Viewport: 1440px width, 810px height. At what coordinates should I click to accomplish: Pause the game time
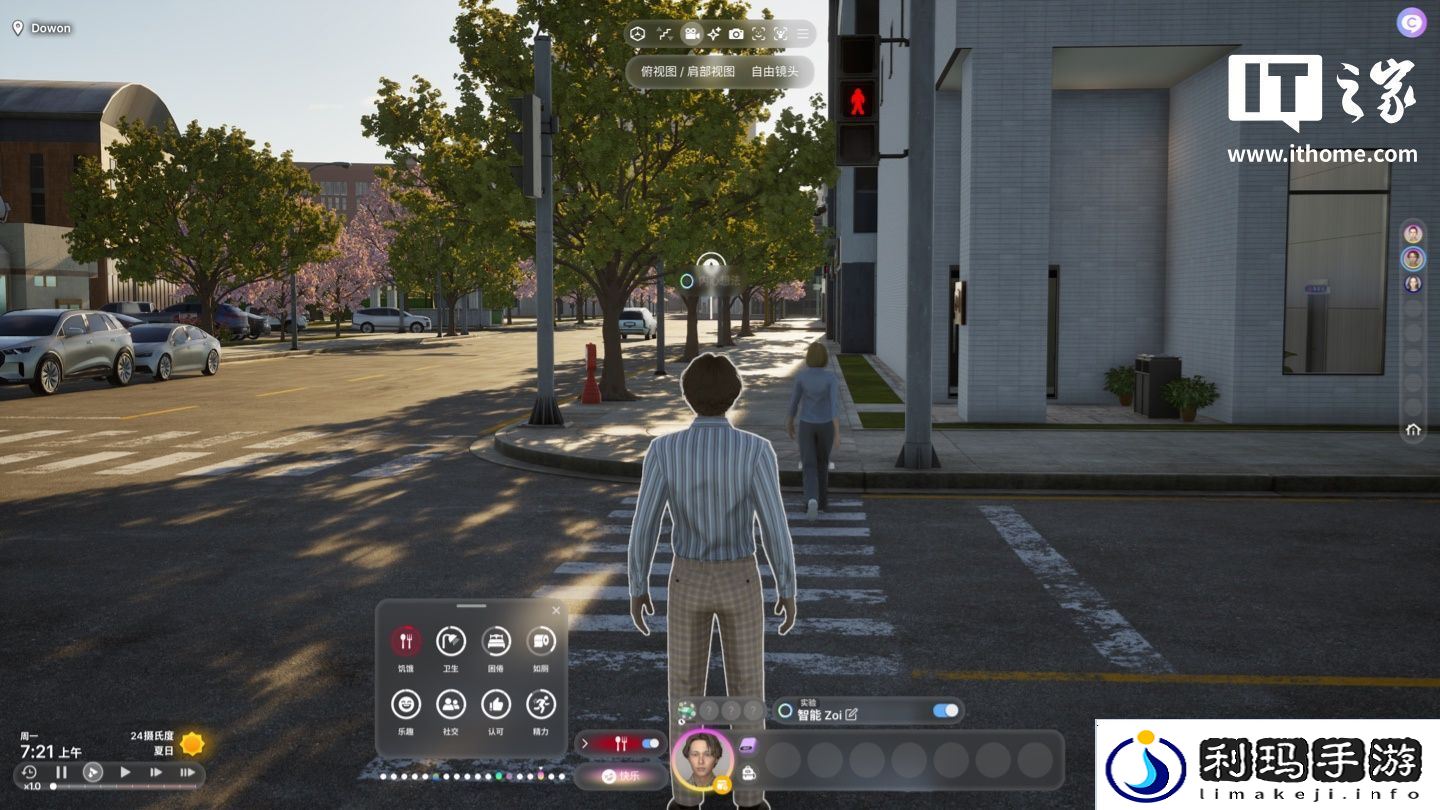pyautogui.click(x=61, y=772)
